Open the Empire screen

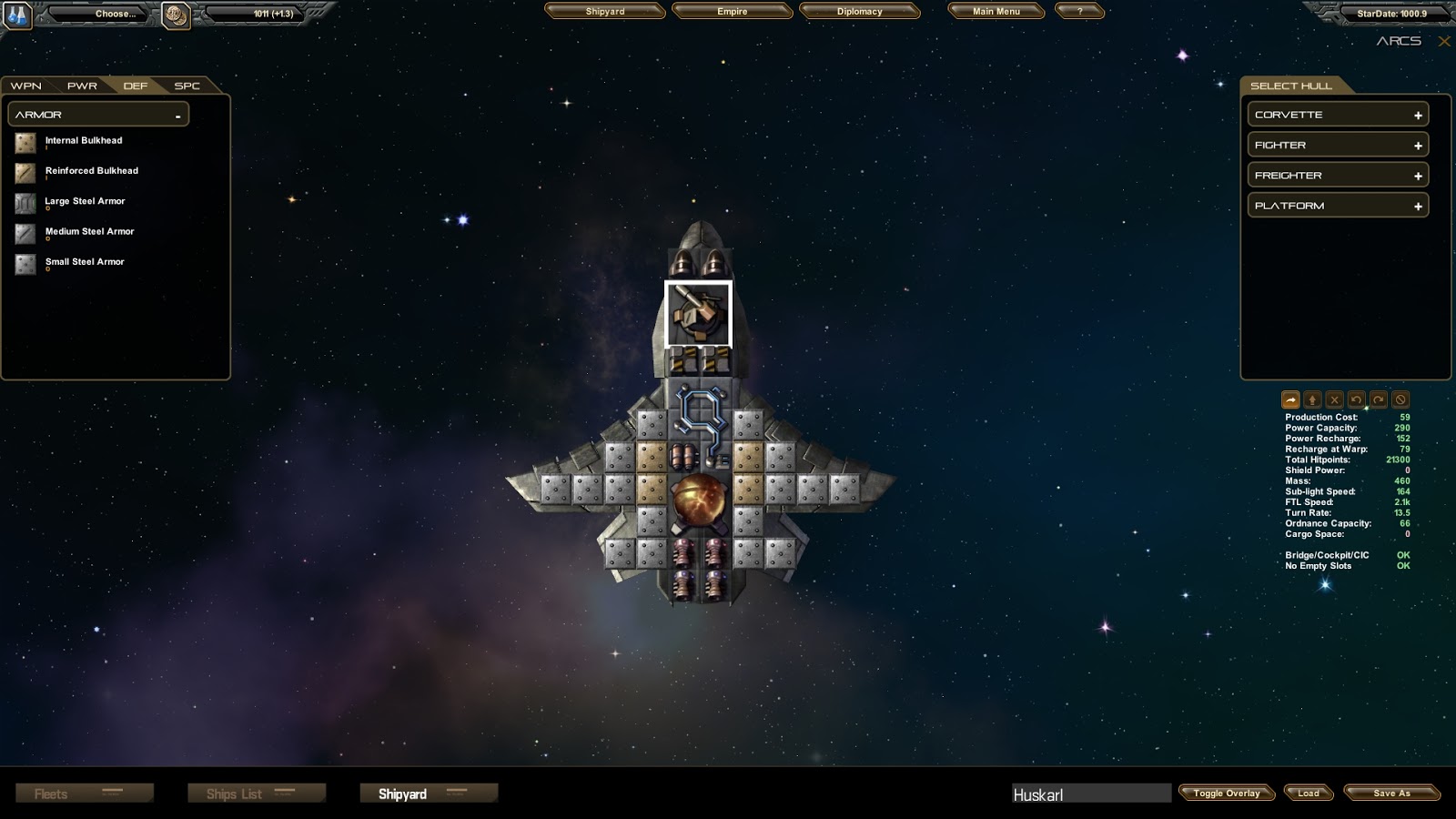pyautogui.click(x=732, y=12)
